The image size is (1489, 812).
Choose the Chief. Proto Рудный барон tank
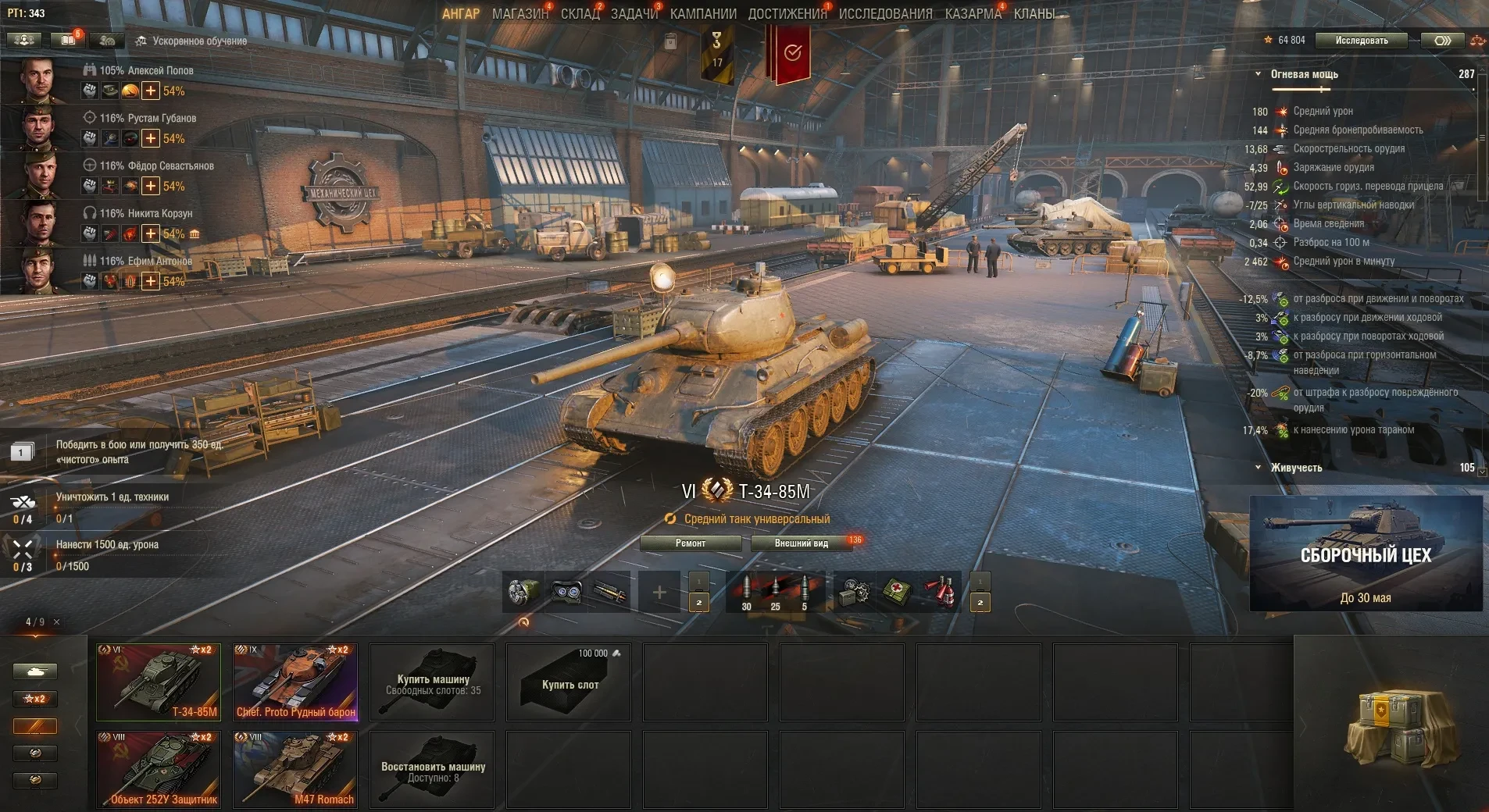[295, 682]
